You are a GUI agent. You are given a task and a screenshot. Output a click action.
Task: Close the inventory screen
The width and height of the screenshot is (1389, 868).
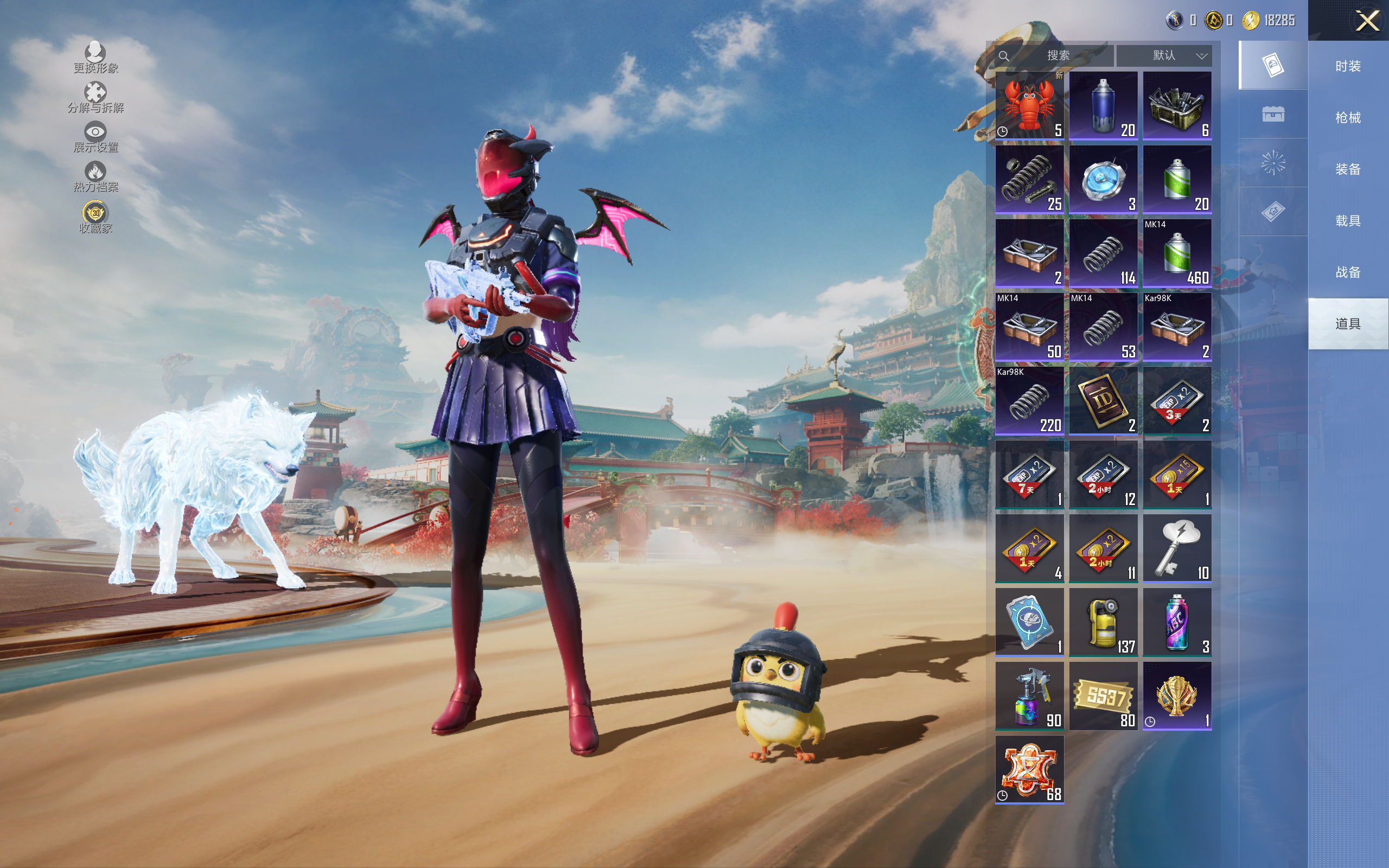(x=1367, y=21)
